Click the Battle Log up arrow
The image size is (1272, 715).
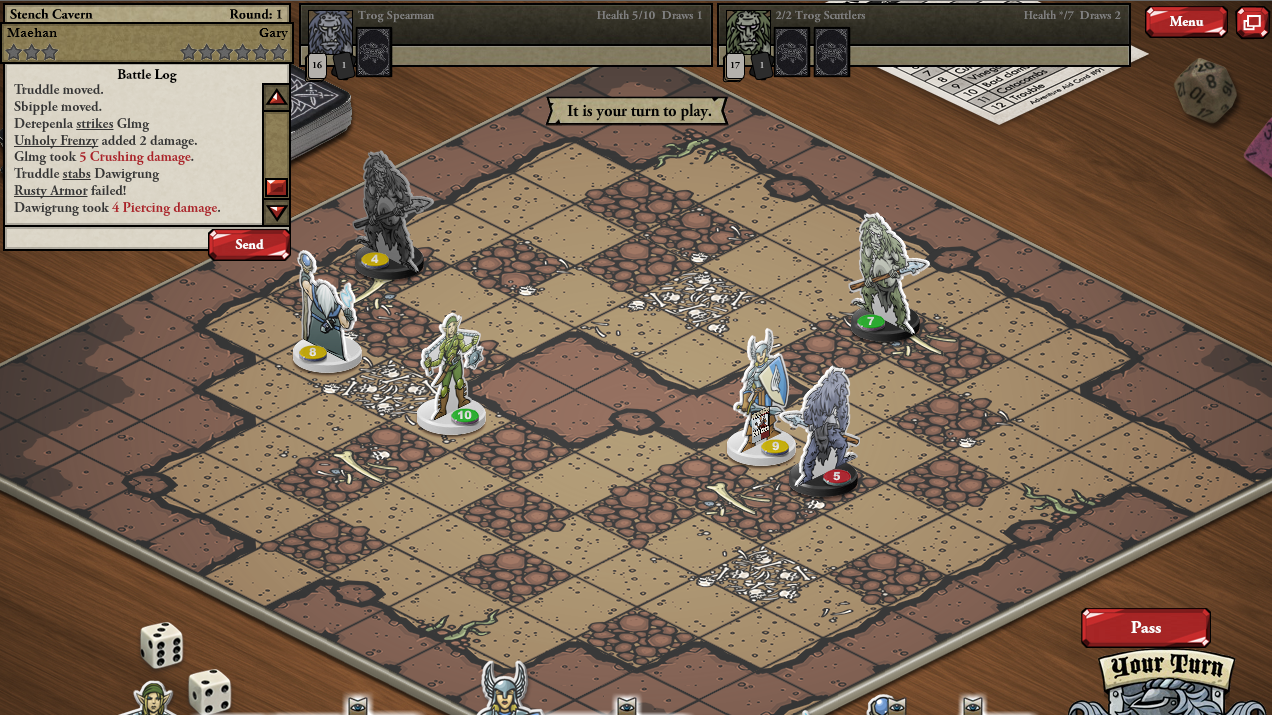(276, 97)
